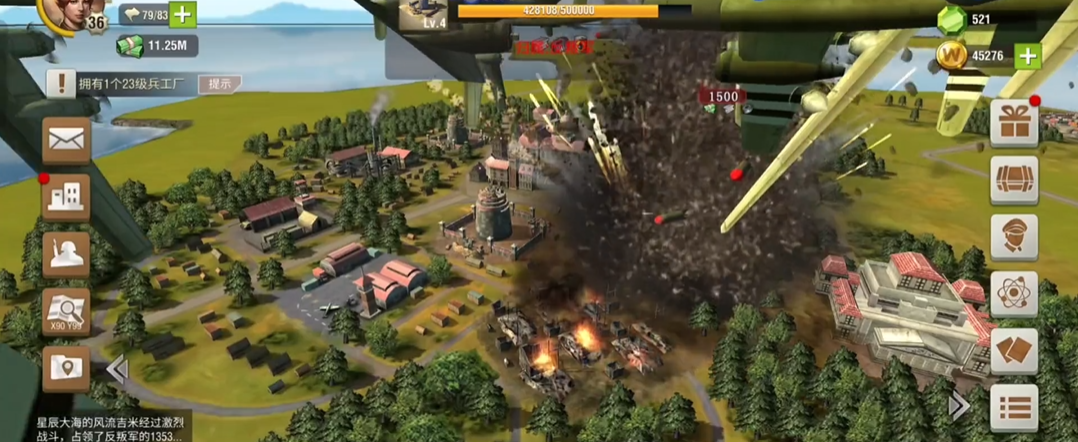This screenshot has width=1078, height=442.
Task: Open the mail envelope inbox
Action: pos(67,140)
